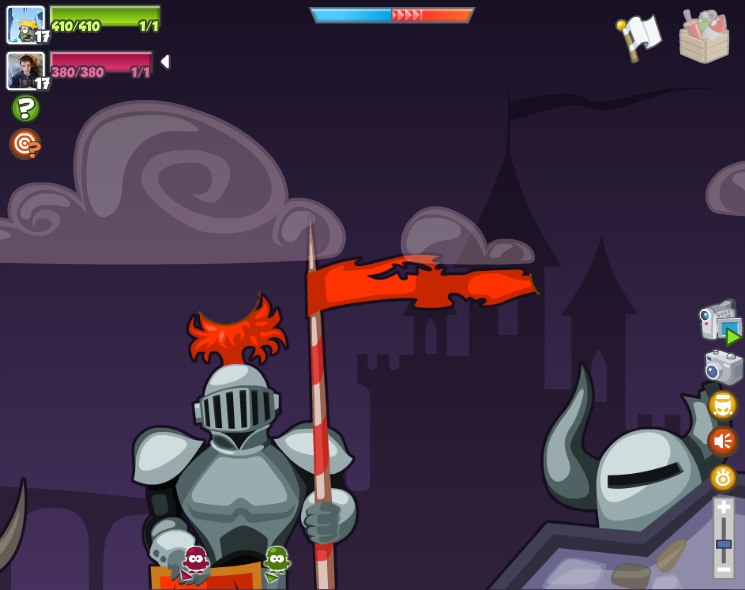Select the pink team player avatar

click(25, 70)
